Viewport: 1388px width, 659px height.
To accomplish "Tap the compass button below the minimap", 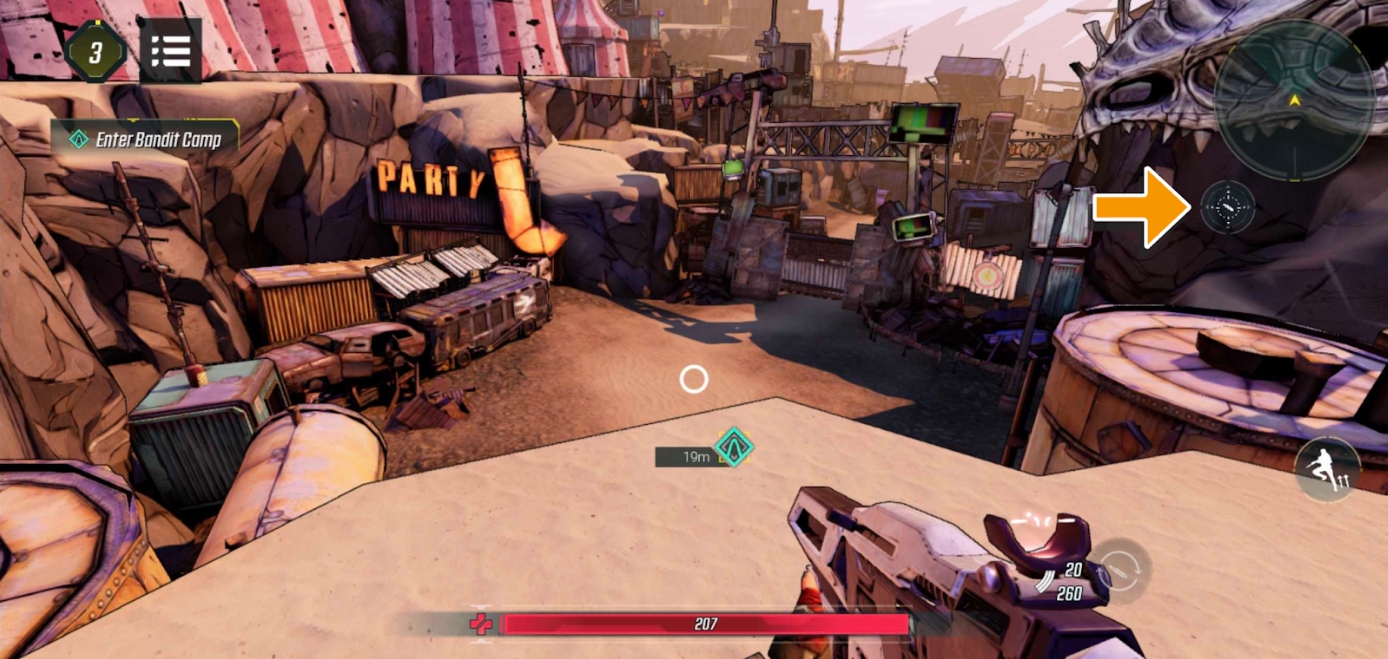I will [x=1227, y=208].
